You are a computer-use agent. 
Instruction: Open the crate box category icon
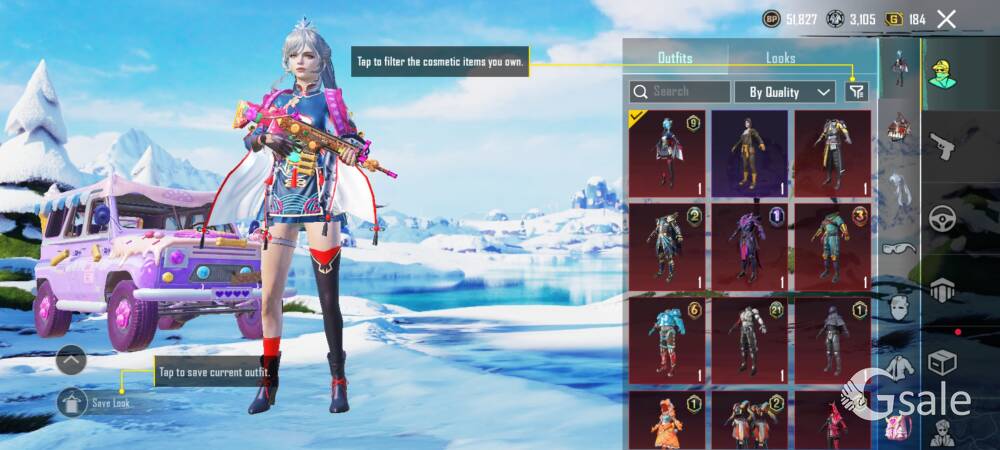point(941,362)
